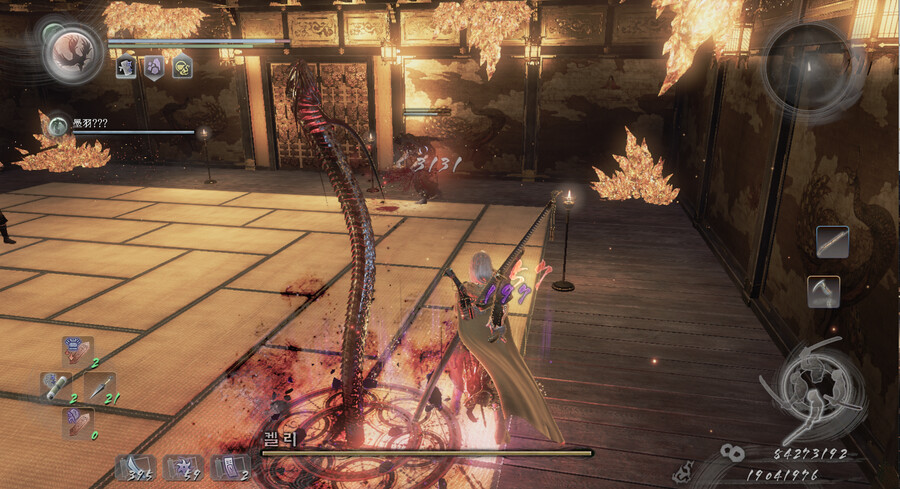Click the stance indicator emblem

806,387
